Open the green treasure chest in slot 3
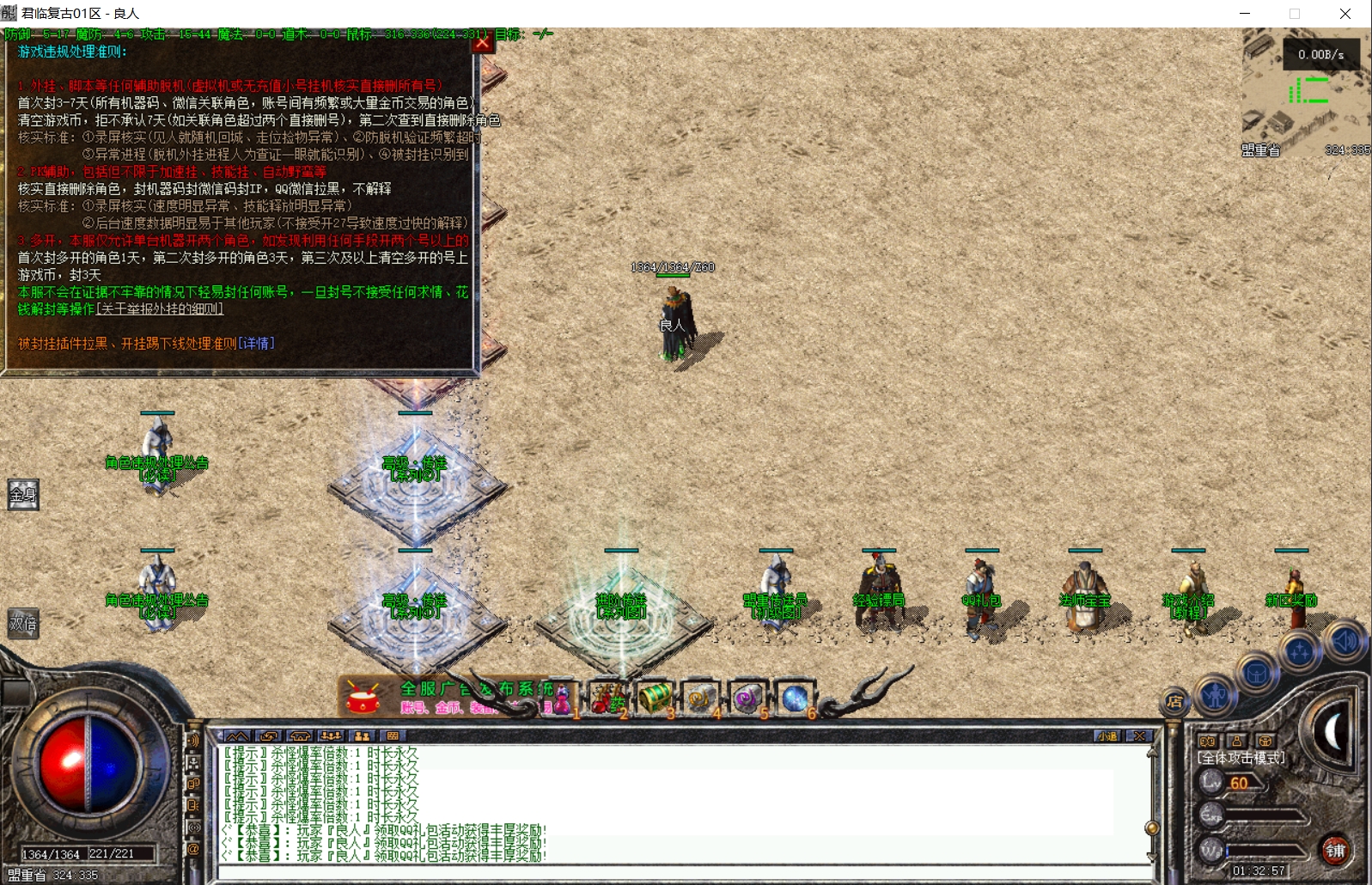This screenshot has width=1372, height=885. pyautogui.click(x=655, y=699)
